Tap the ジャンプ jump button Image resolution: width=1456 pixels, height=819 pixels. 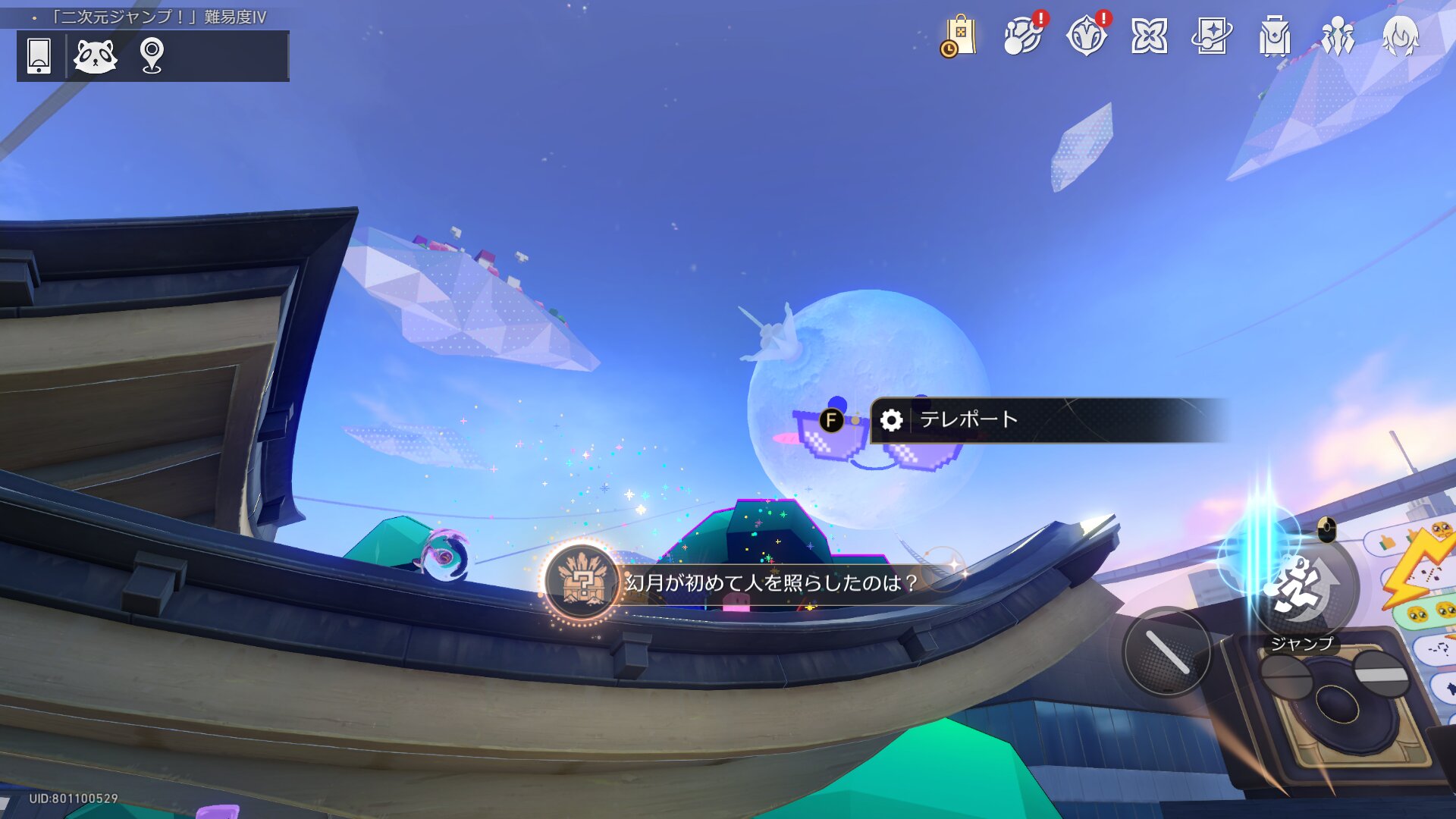1301,589
